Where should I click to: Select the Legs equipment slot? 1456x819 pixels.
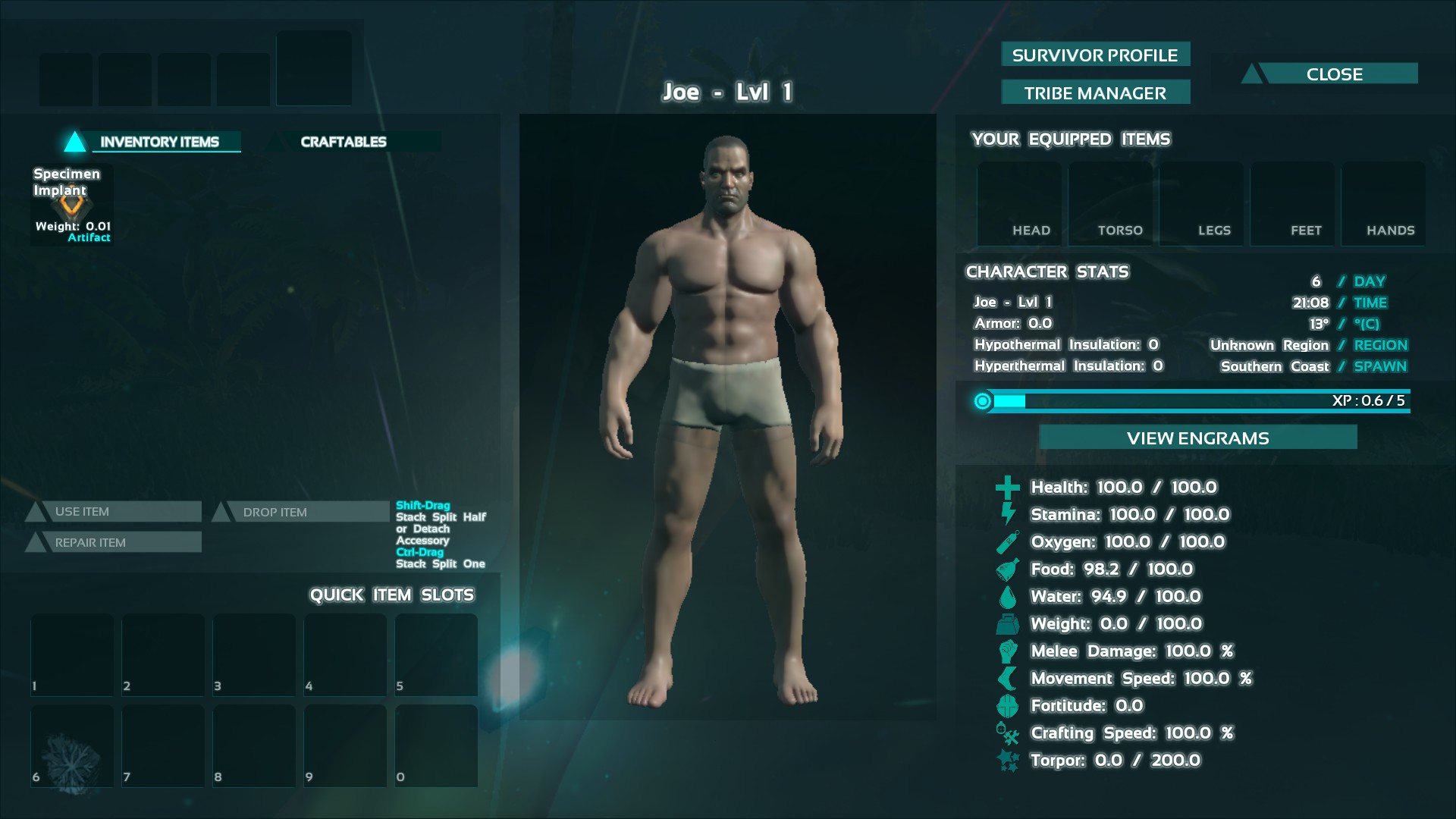(1201, 203)
